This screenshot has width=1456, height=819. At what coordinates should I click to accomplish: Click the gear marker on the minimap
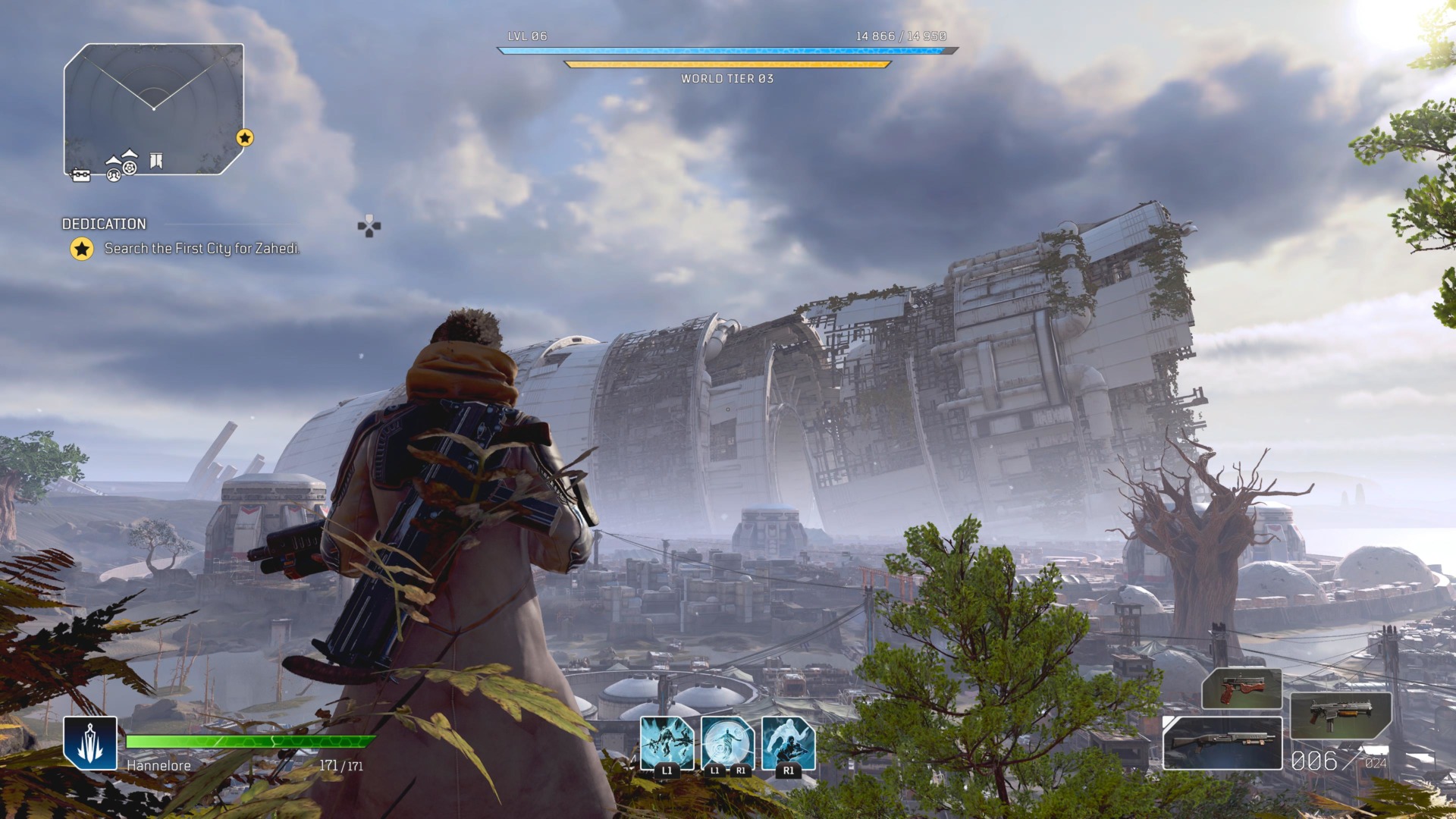tap(130, 167)
